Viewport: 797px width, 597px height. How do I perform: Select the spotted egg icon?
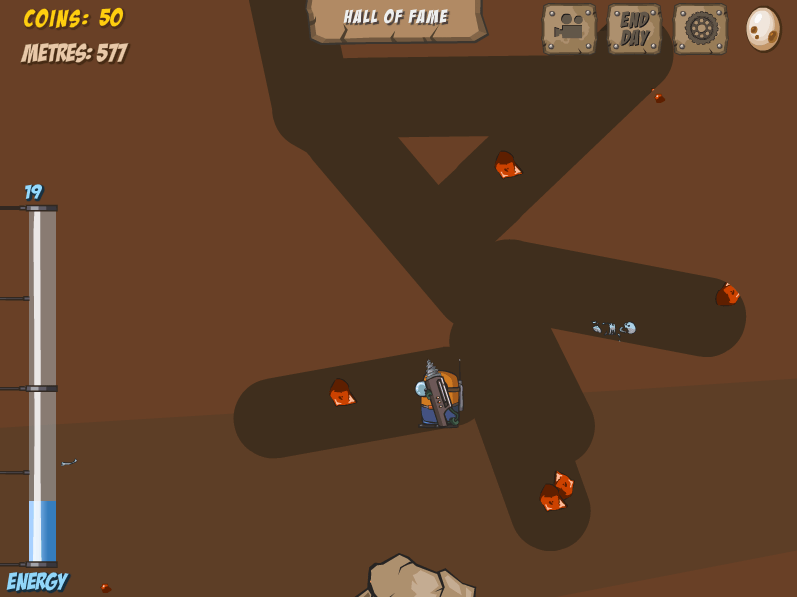tap(762, 28)
